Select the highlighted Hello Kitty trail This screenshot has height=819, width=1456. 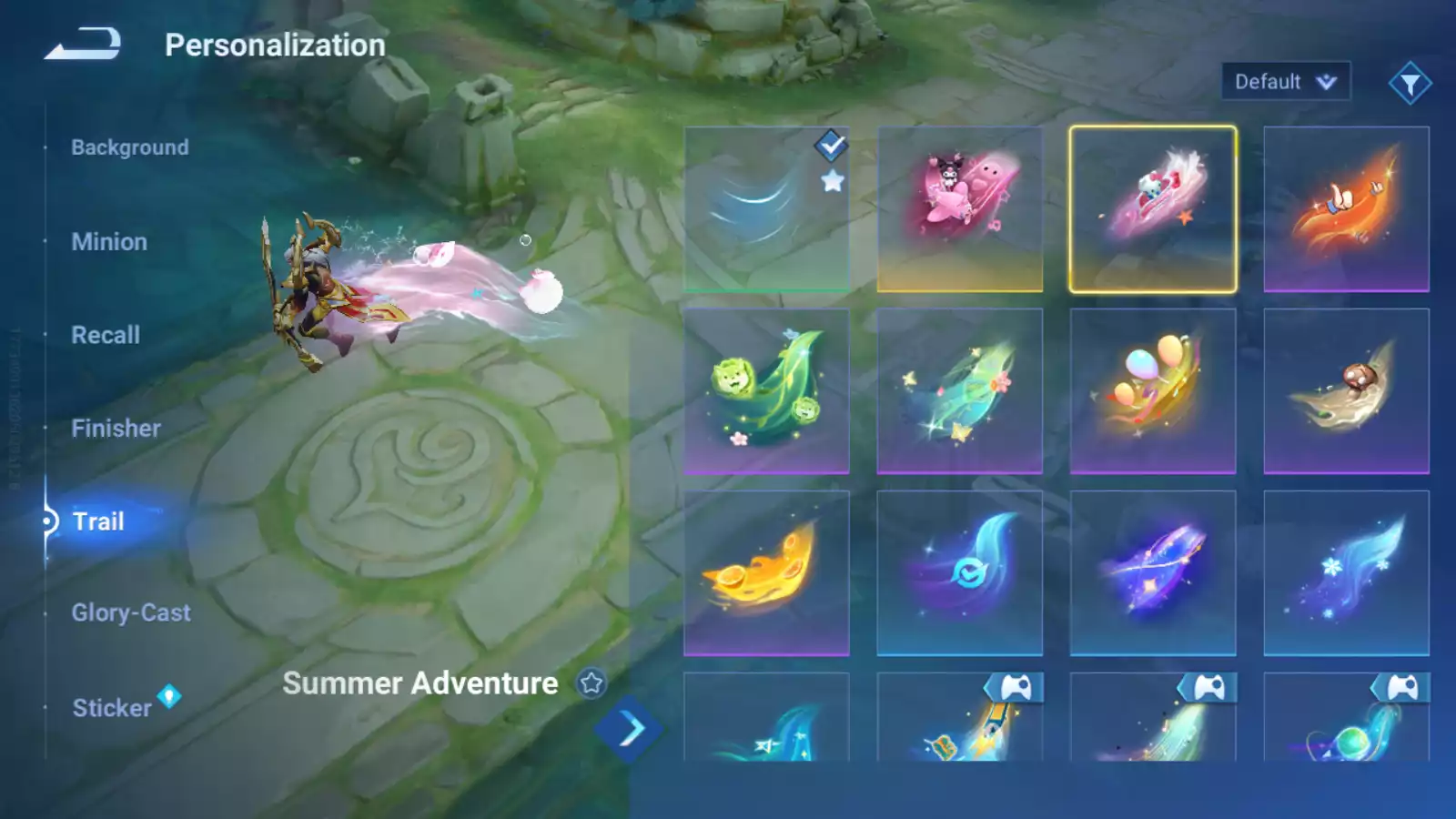[1152, 209]
